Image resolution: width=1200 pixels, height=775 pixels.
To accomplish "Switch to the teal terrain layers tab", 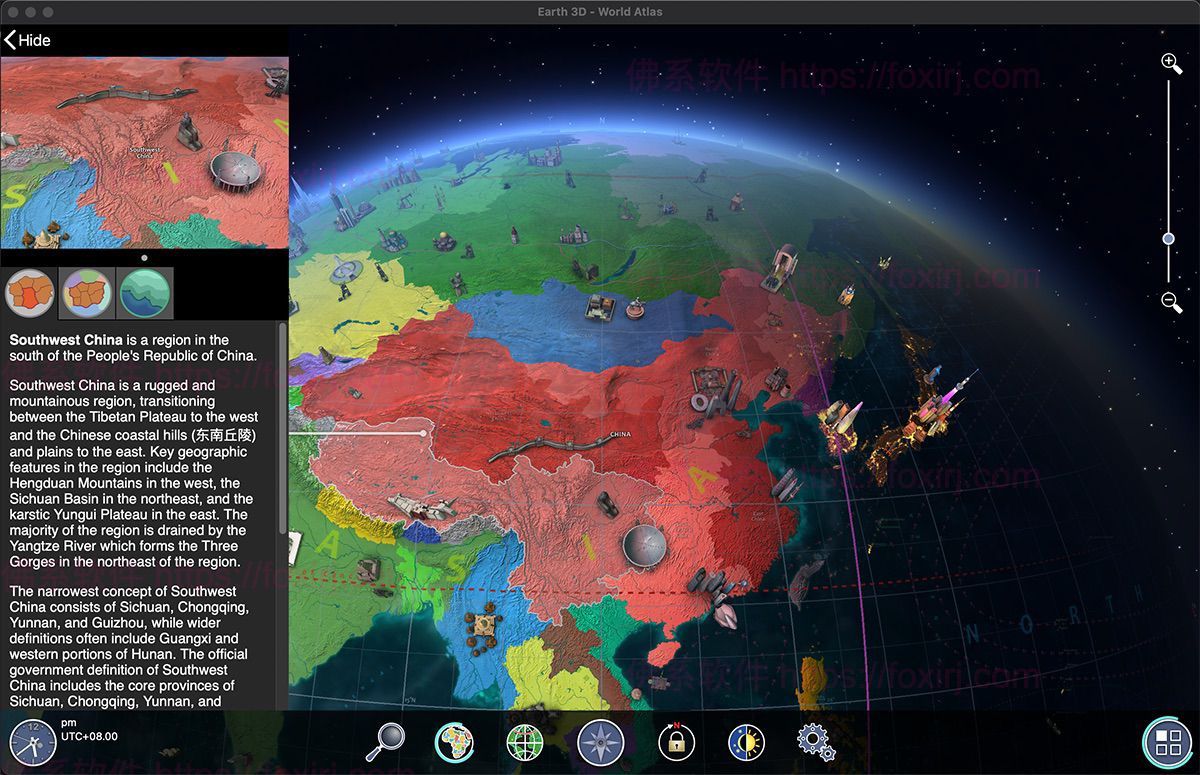I will 146,293.
